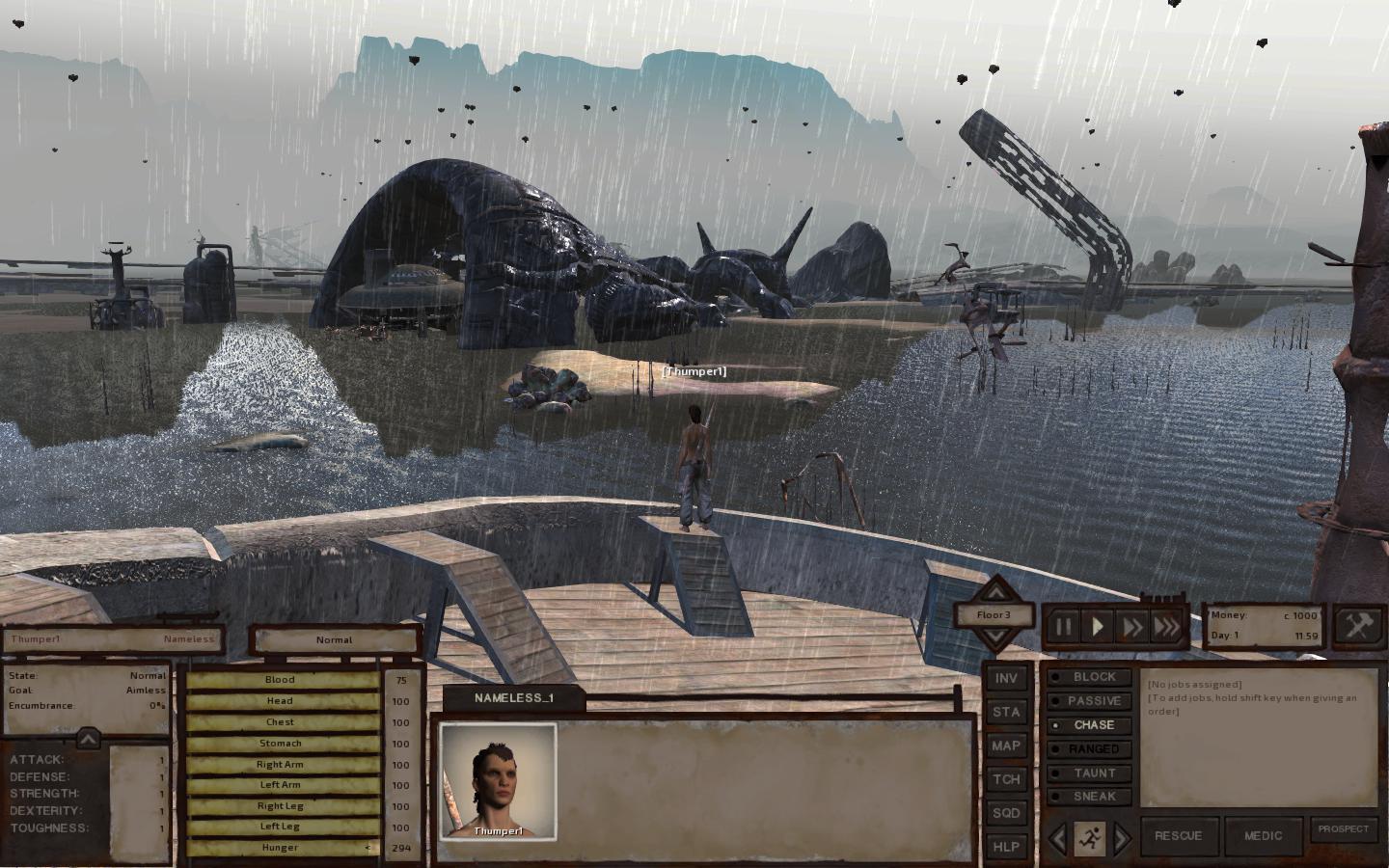Screen dimensions: 1389x868
Task: Click the MEDIC button
Action: tap(1264, 835)
